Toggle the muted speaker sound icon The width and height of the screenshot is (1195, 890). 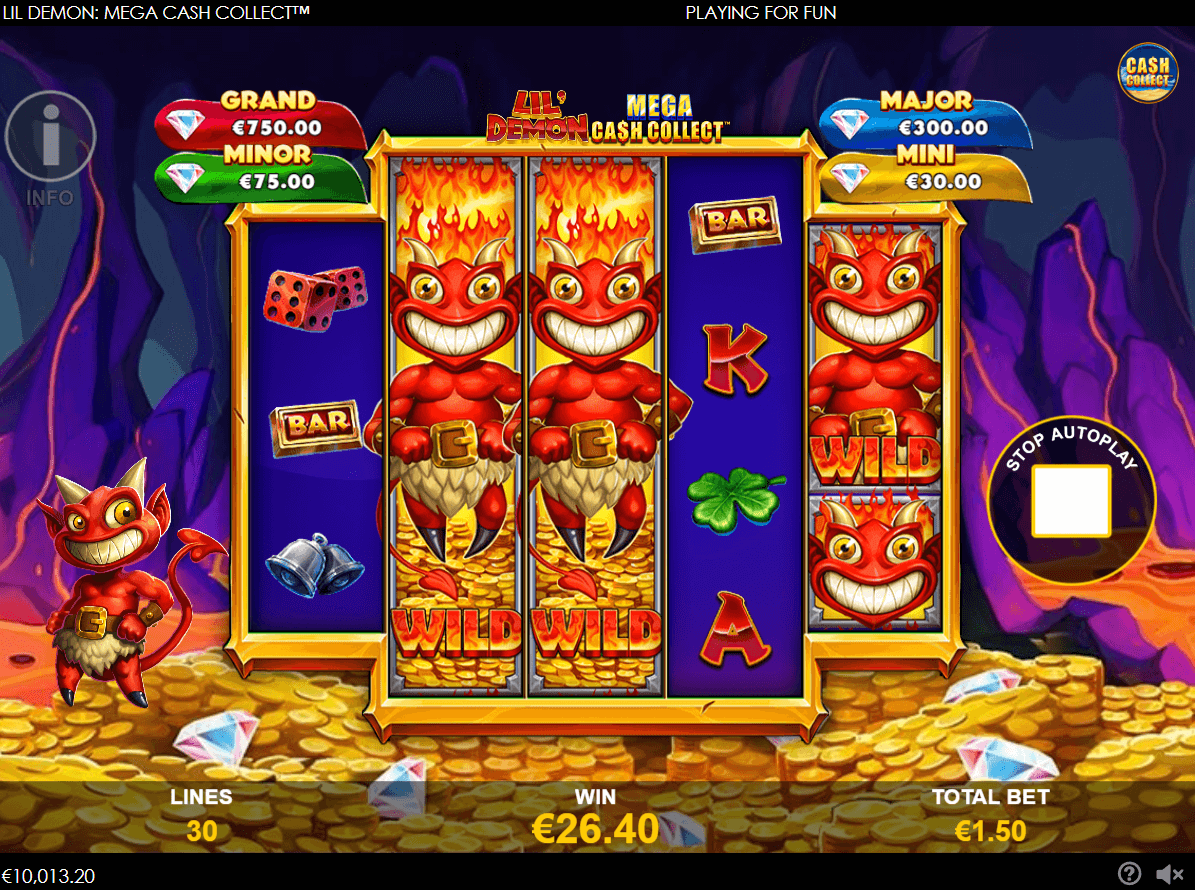tap(1165, 873)
